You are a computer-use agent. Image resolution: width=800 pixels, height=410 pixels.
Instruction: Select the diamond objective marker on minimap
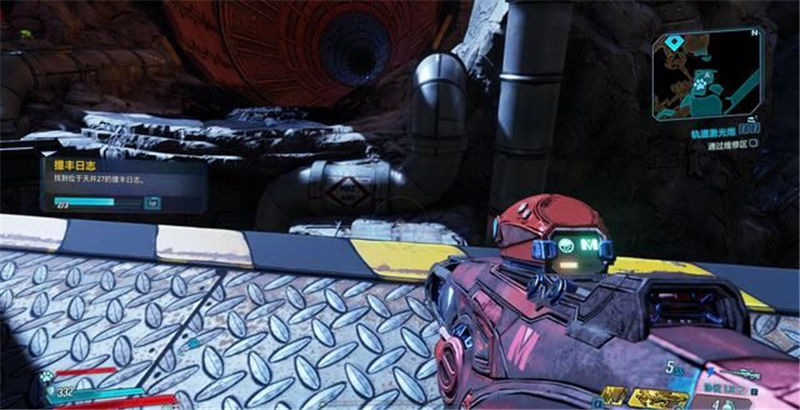click(x=676, y=43)
